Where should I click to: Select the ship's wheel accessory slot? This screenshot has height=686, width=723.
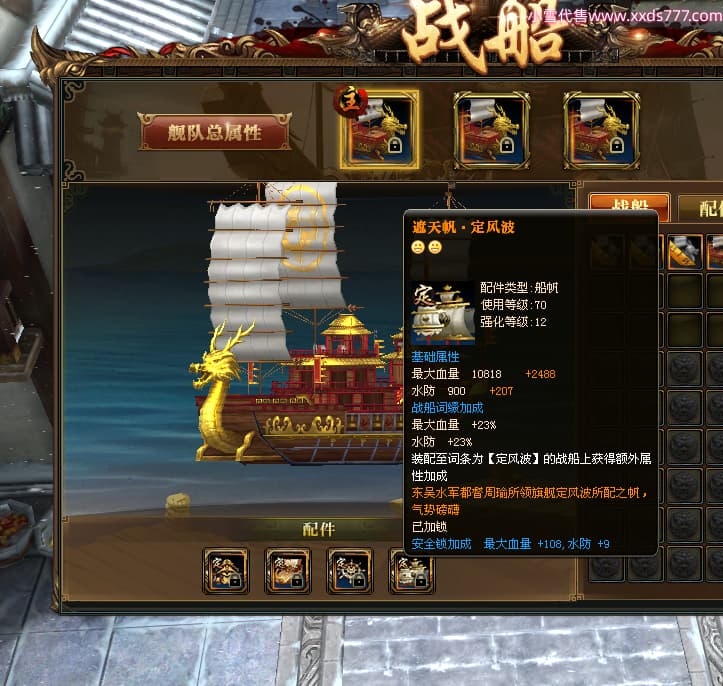(x=350, y=571)
